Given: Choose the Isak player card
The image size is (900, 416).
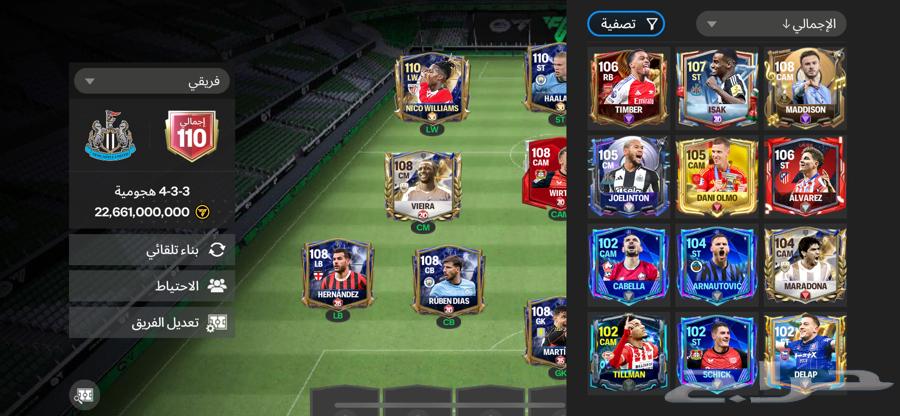Looking at the screenshot, I should point(717,88).
